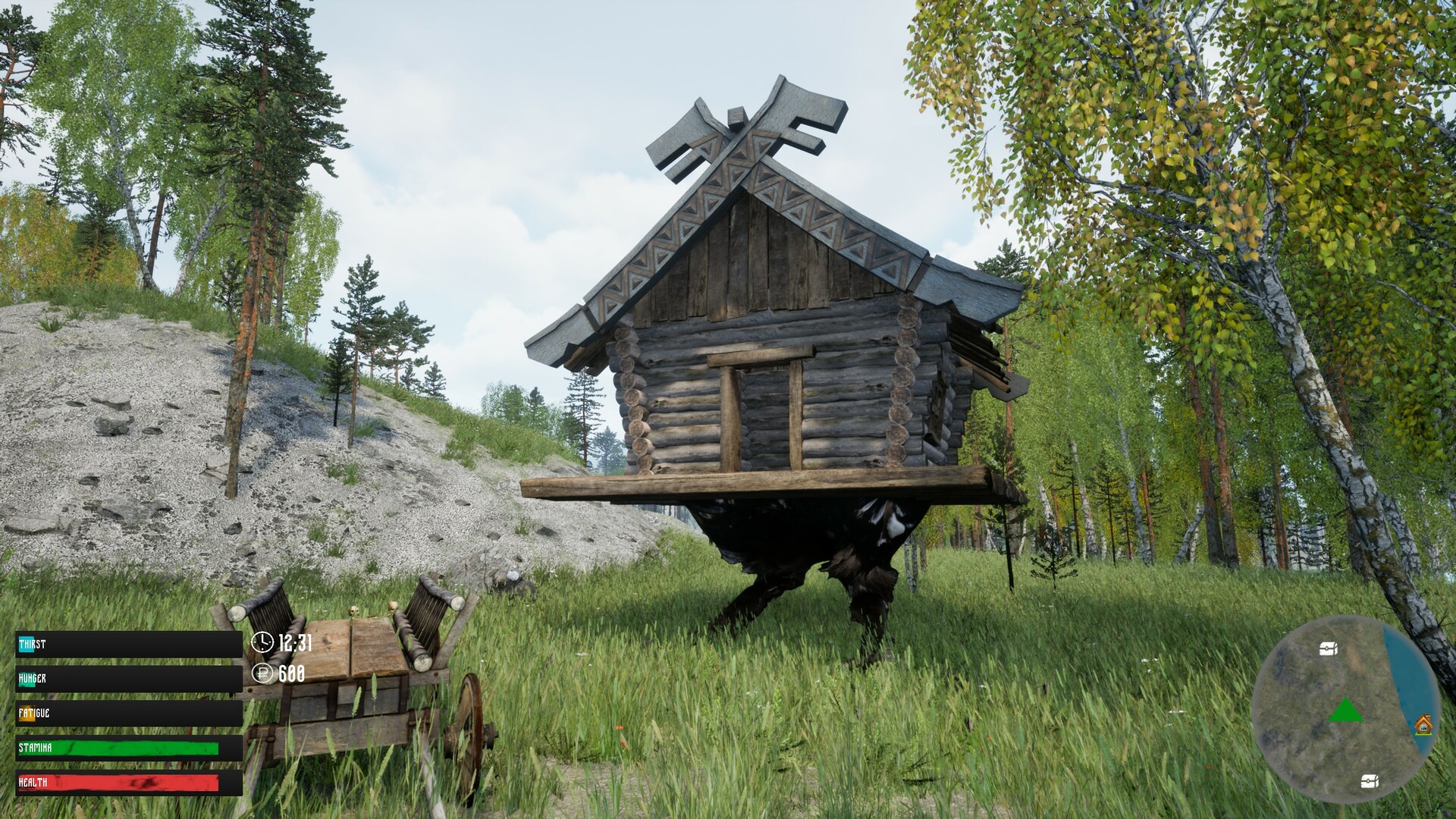Click the 12:31 time readout

[296, 643]
